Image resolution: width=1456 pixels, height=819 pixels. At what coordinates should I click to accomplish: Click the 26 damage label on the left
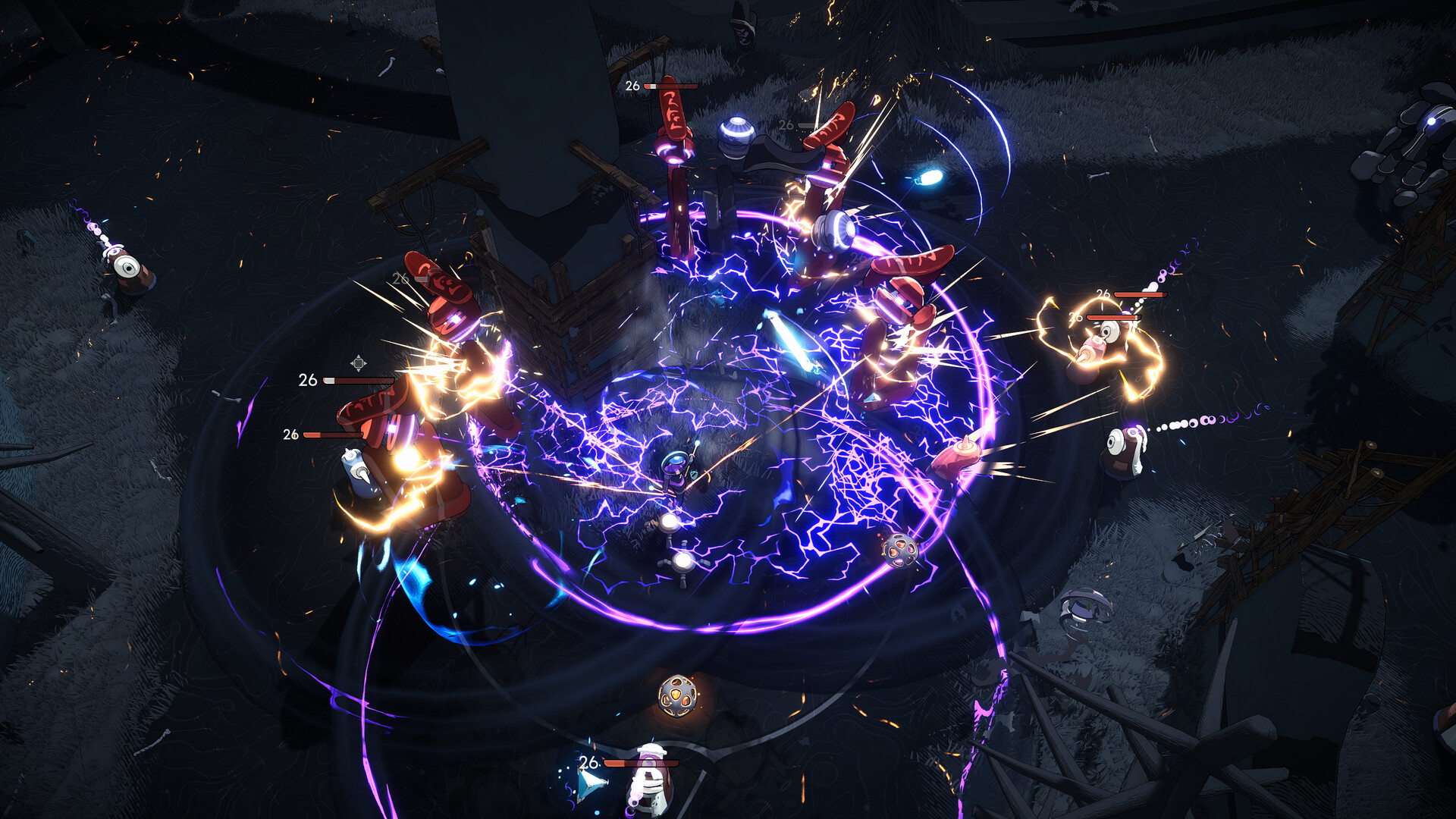[x=307, y=379]
